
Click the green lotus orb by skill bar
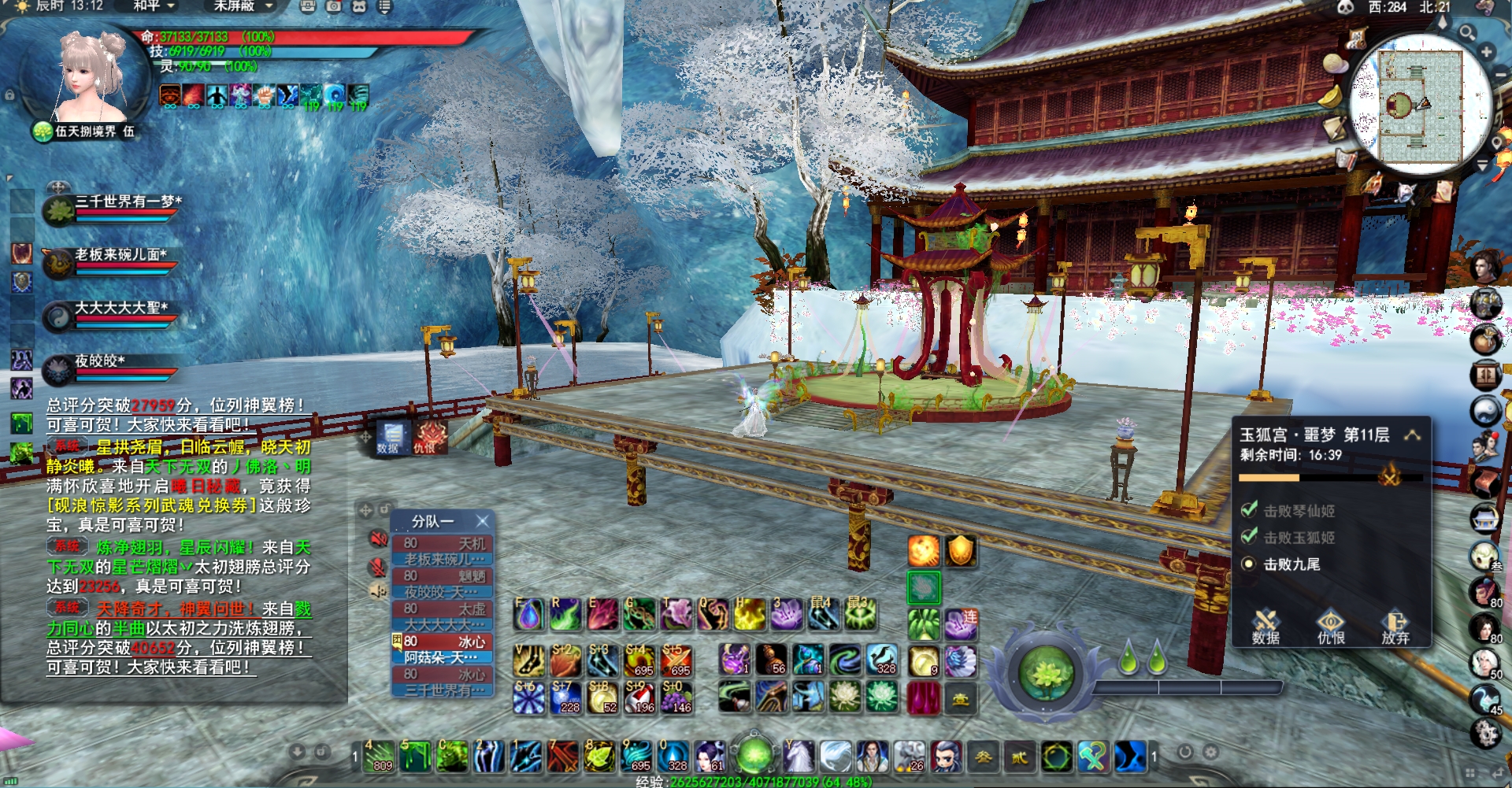point(1046,674)
